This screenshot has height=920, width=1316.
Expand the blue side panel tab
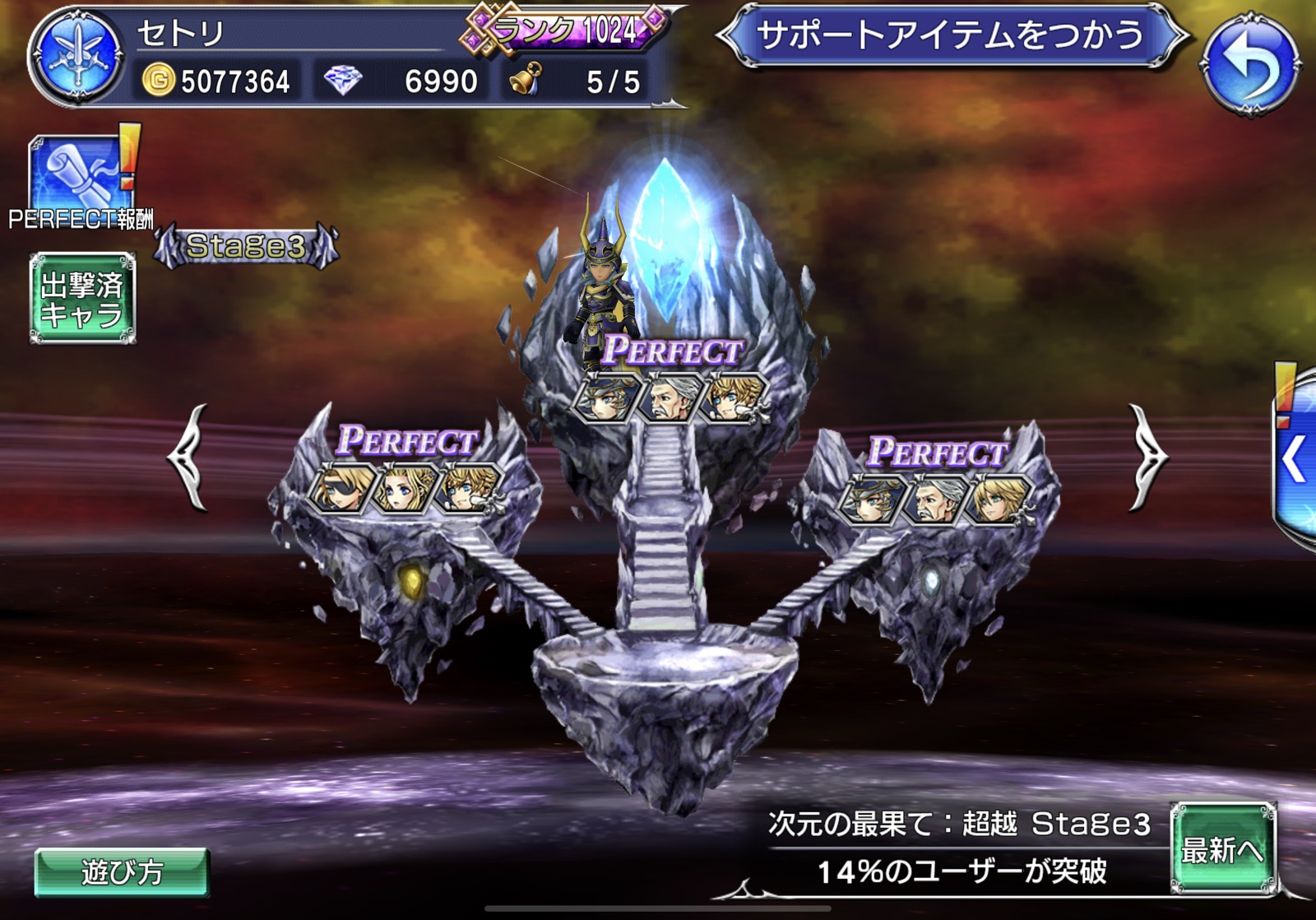pos(1295,458)
